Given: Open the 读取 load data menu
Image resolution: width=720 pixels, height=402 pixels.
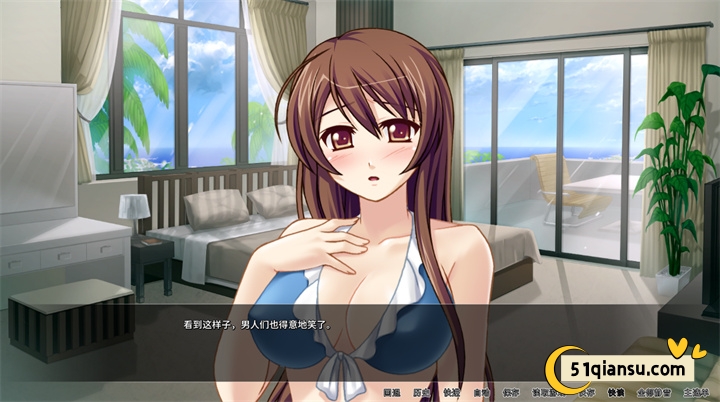Looking at the screenshot, I should pyautogui.click(x=545, y=392).
